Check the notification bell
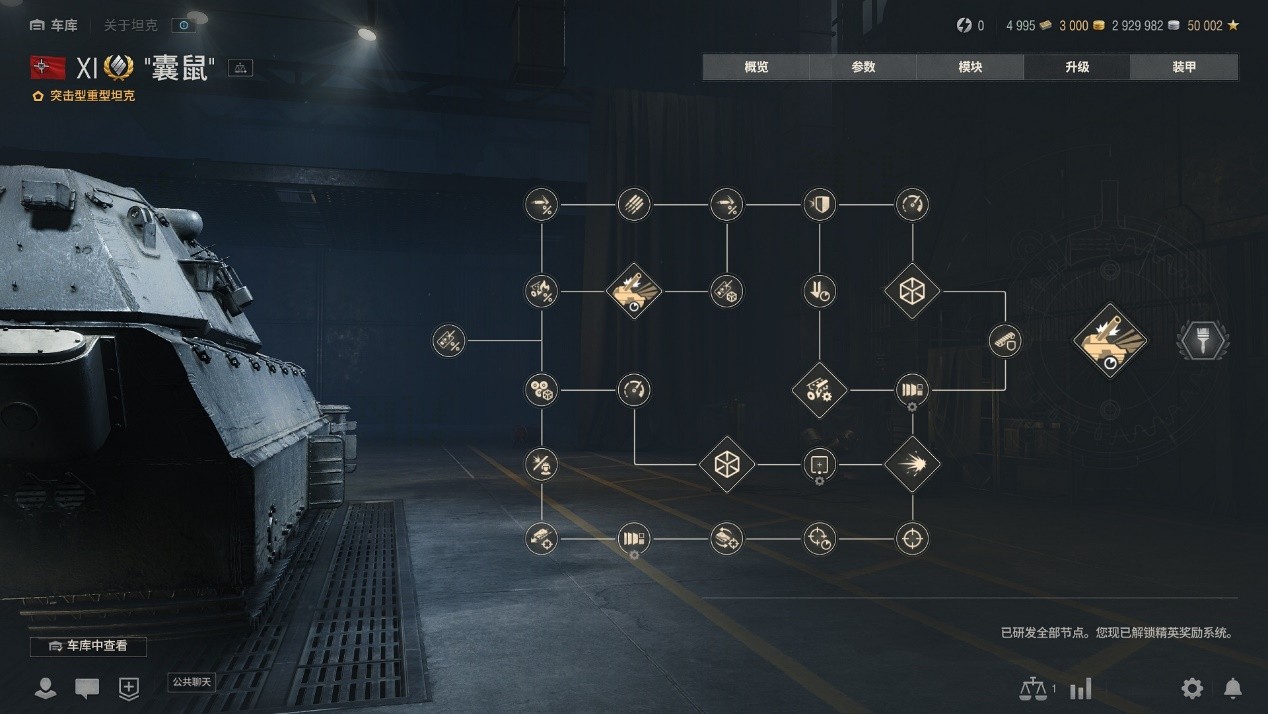Screen dimensions: 1268x714 pos(1233,688)
